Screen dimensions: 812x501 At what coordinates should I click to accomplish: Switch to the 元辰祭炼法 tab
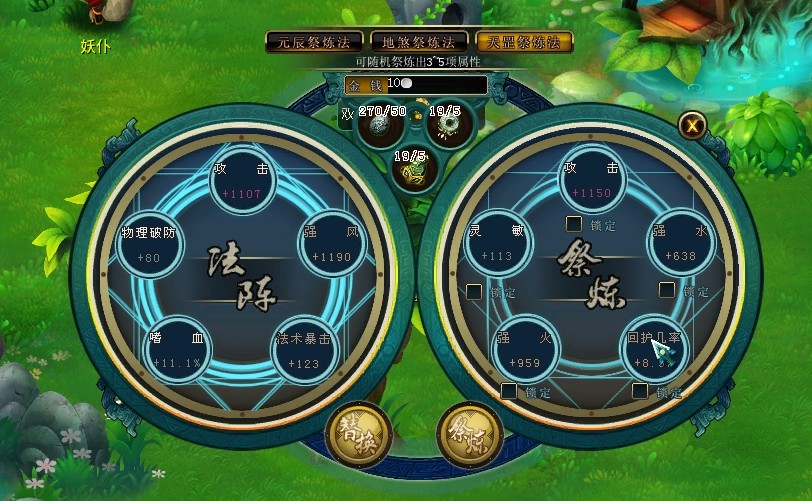(313, 42)
